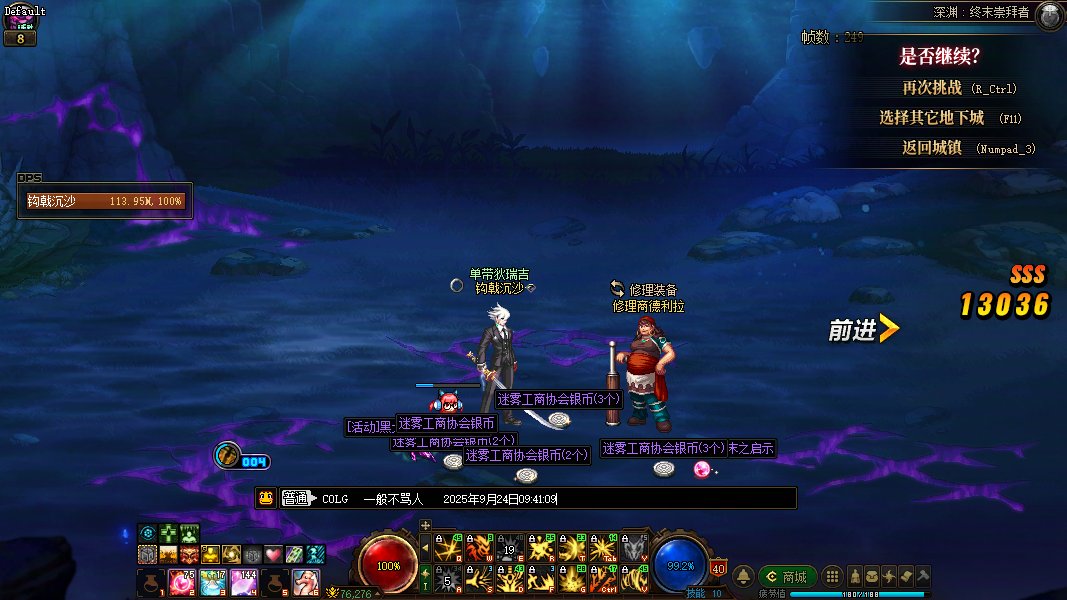This screenshot has height=600, width=1067.
Task: Activate the skill bound to Ctrl
Action: click(603, 579)
